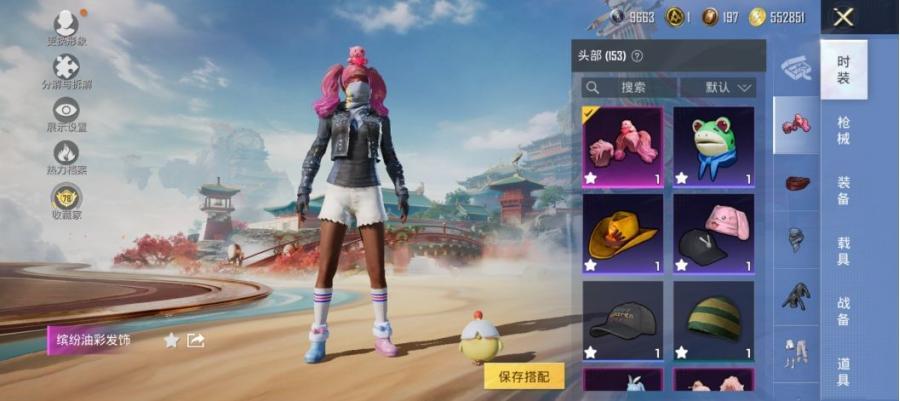Save outfit with 保存搭配 button
The height and width of the screenshot is (401, 900).
coord(524,376)
